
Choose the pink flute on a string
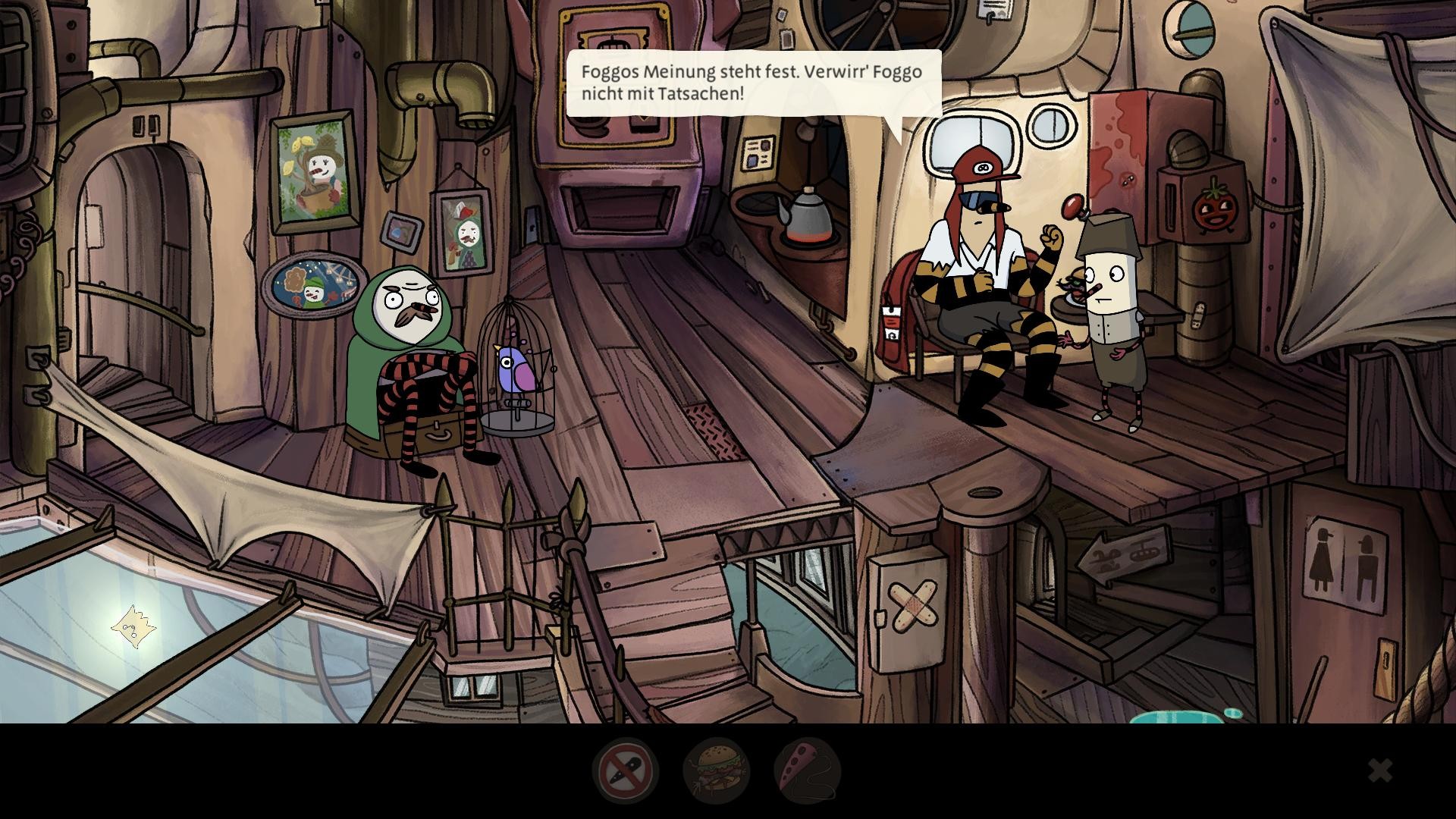807,770
